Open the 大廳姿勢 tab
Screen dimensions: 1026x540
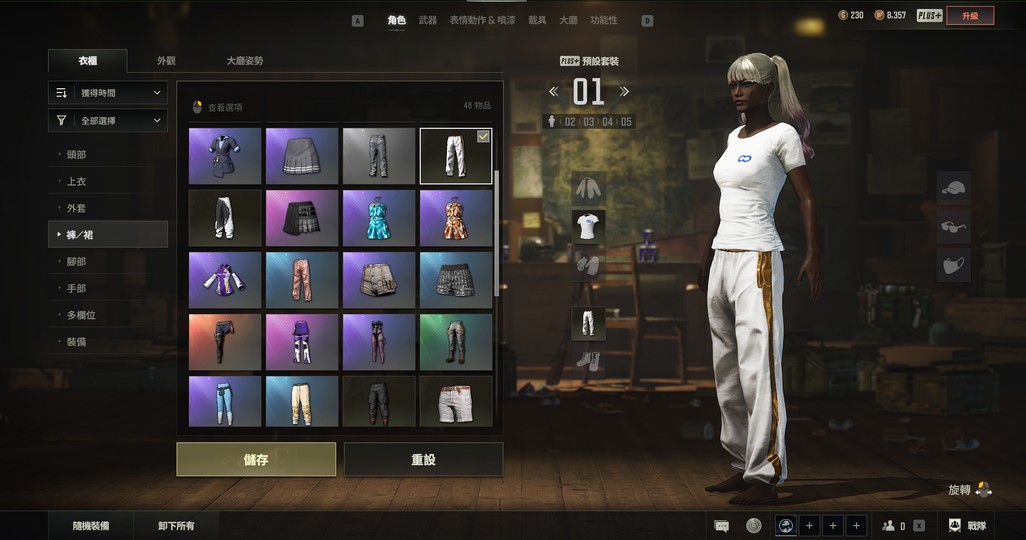pos(245,61)
